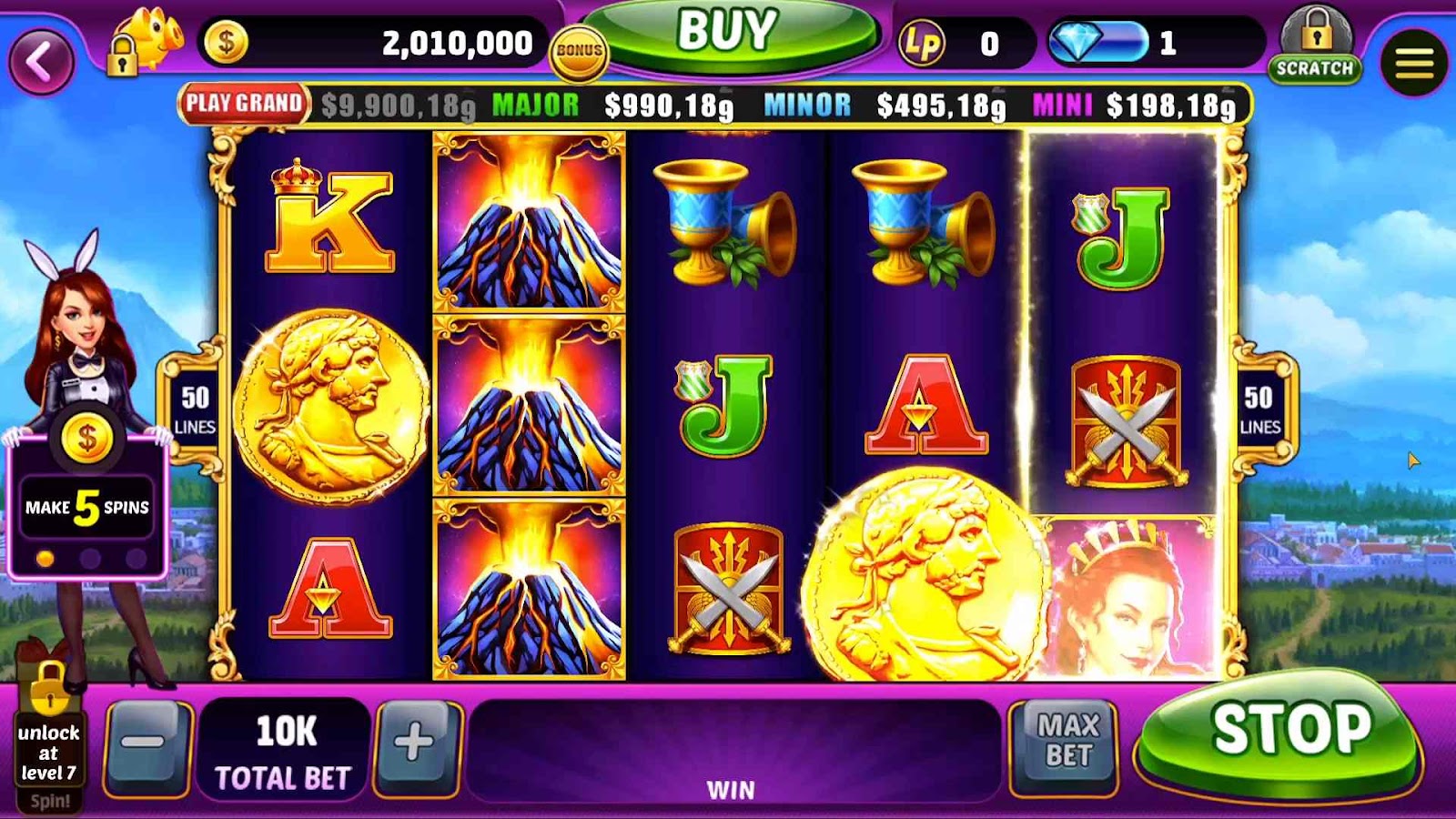This screenshot has height=819, width=1456.
Task: Open the Make 5 Spins mission card
Action: pos(86,505)
